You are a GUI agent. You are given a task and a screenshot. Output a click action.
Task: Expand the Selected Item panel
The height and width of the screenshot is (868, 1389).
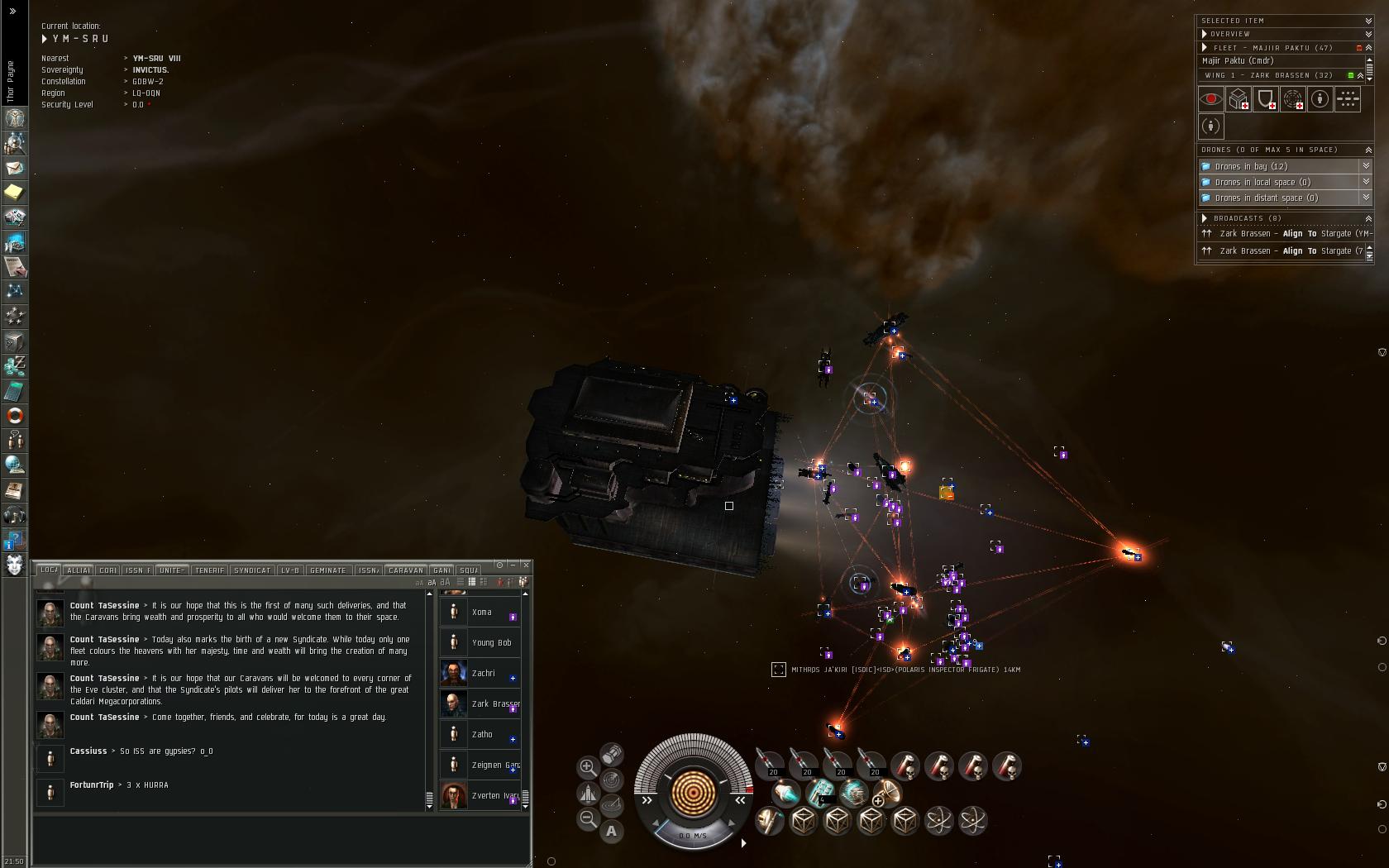(1368, 21)
